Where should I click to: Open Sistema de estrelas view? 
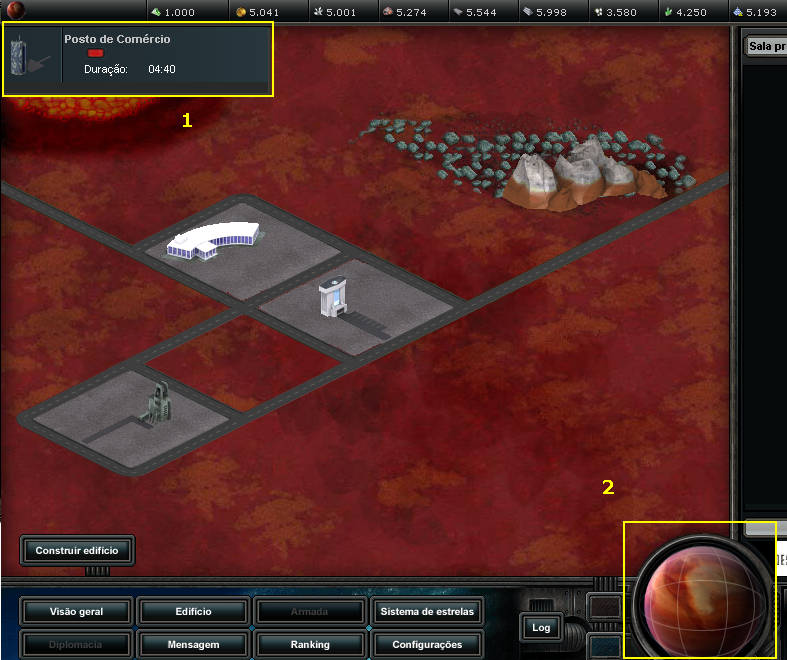point(427,611)
